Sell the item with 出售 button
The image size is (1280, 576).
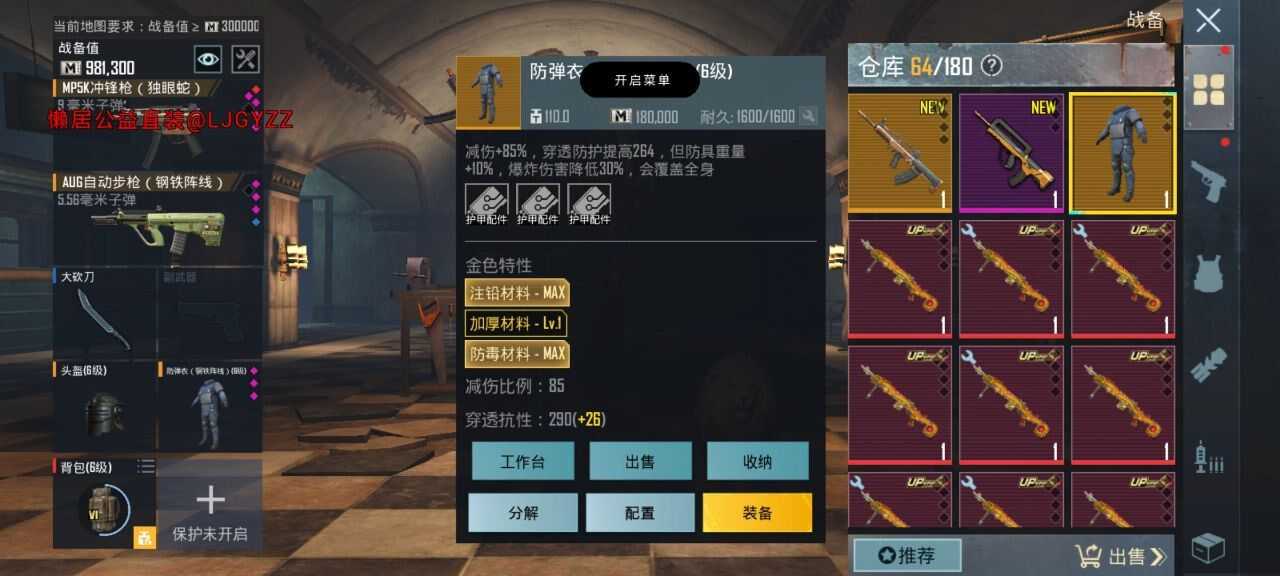tap(640, 461)
